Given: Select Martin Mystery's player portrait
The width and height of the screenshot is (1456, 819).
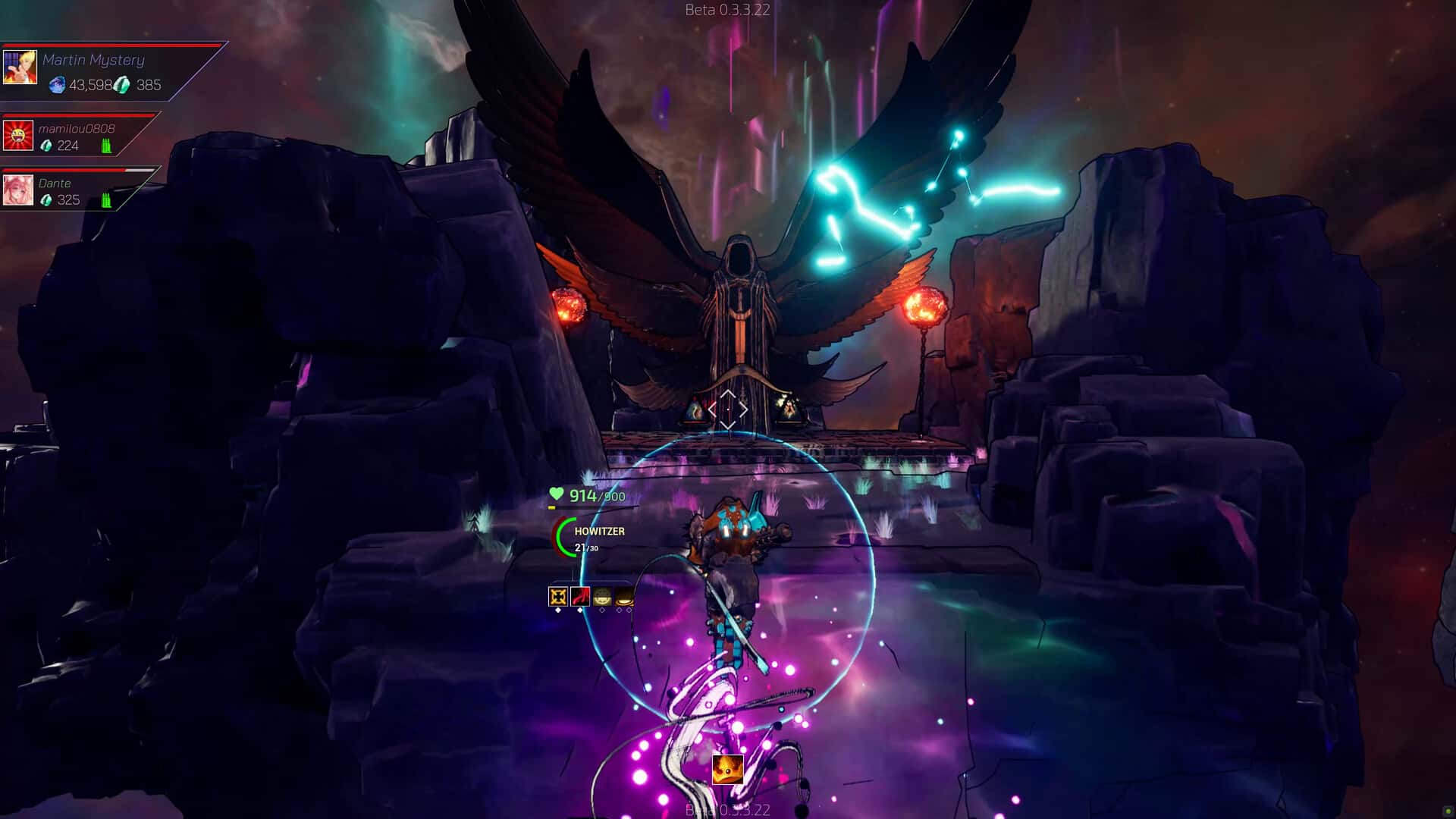Looking at the screenshot, I should click(20, 67).
